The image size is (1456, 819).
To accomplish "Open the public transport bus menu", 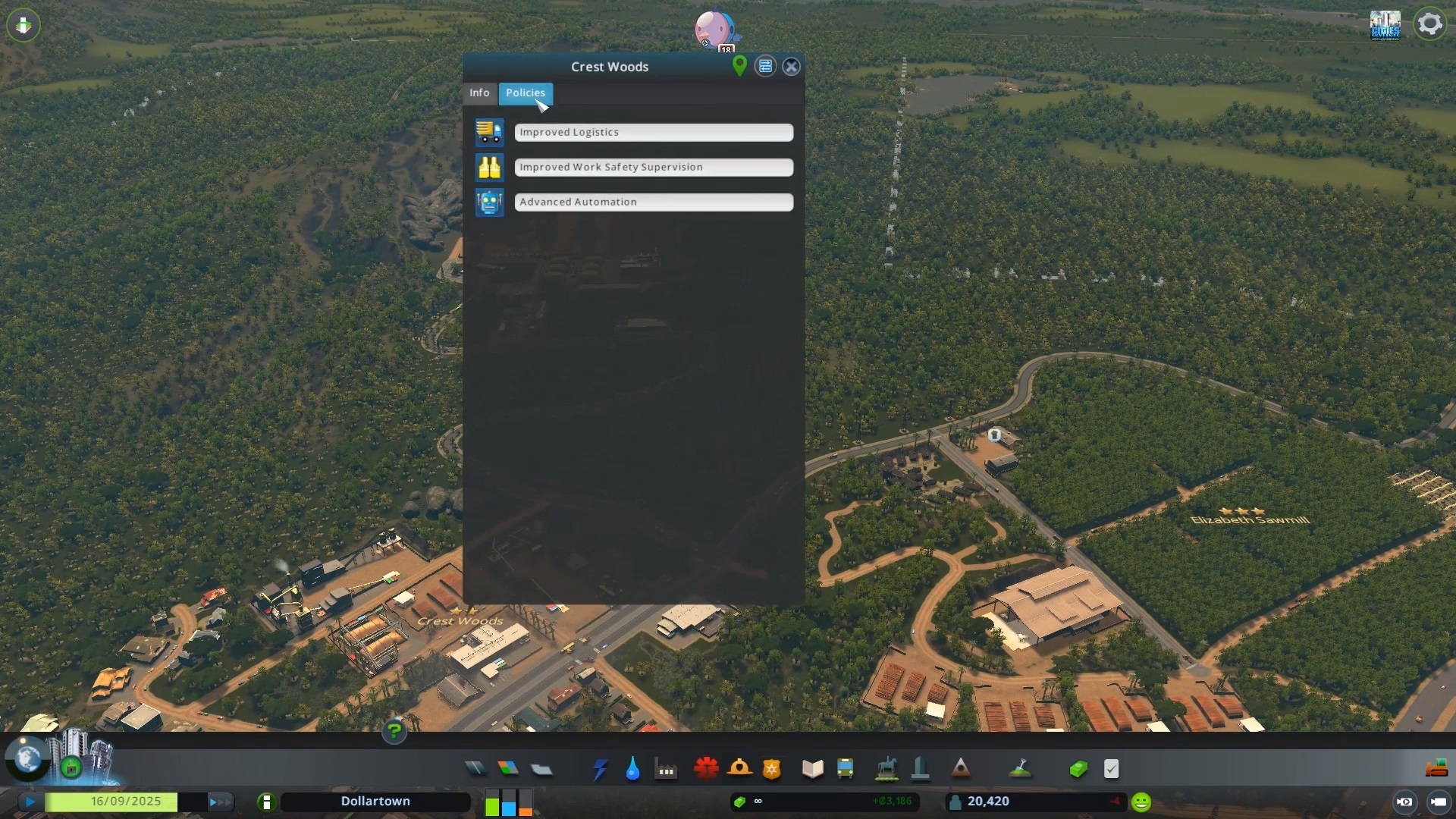I will tap(845, 769).
